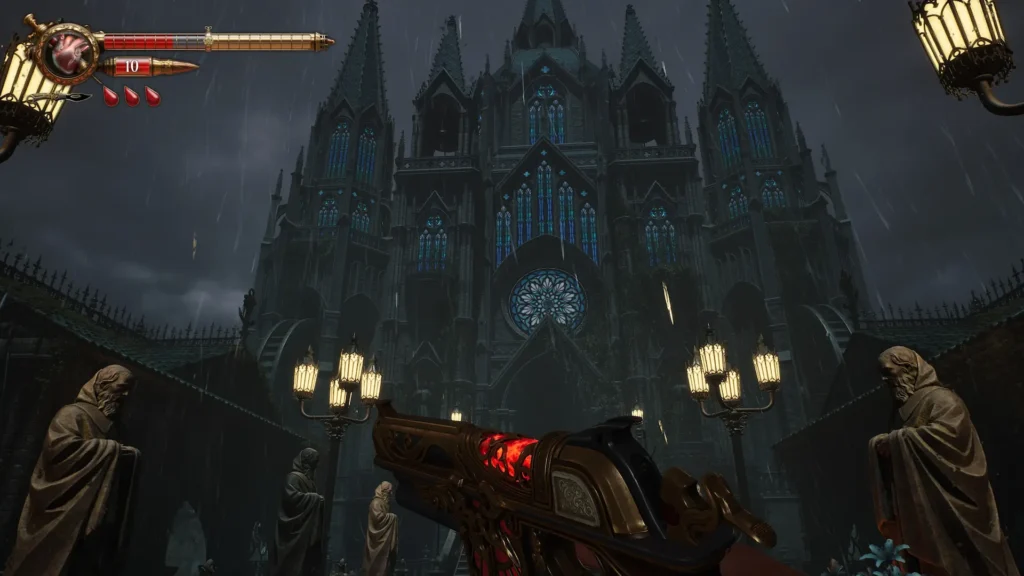The width and height of the screenshot is (1024, 576).
Task: Select the throwing dagger icon
Action: point(64,97)
